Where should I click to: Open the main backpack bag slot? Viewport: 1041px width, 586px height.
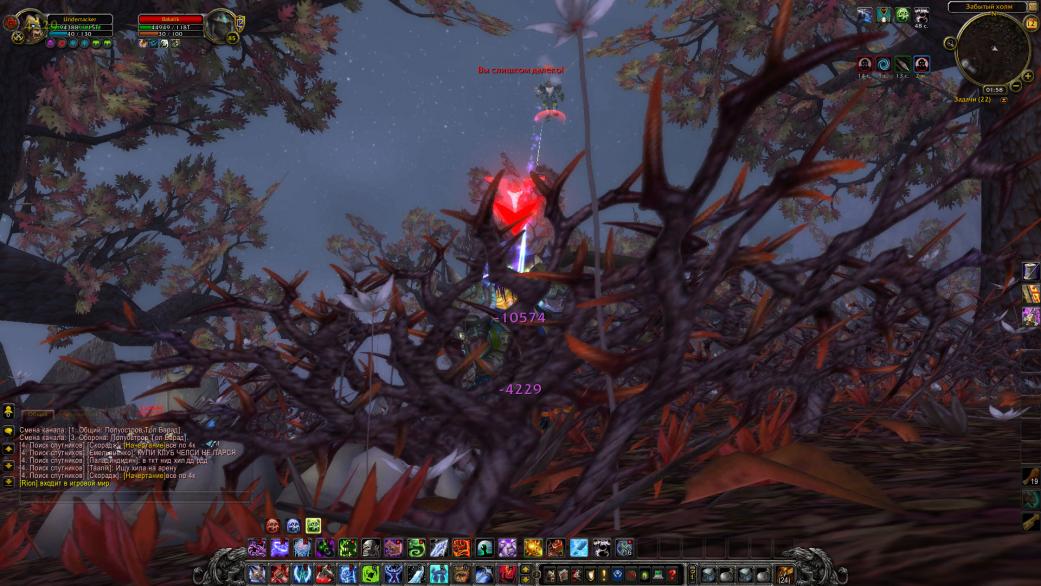click(785, 575)
